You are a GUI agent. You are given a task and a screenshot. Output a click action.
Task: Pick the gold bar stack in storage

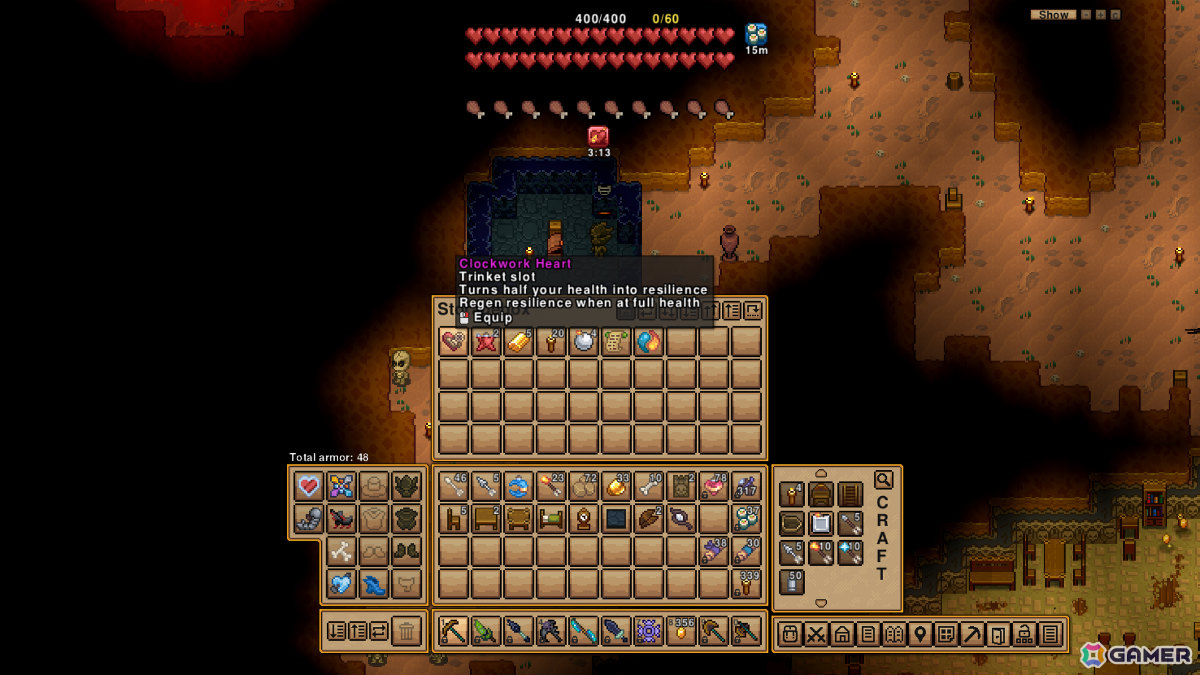tap(518, 342)
